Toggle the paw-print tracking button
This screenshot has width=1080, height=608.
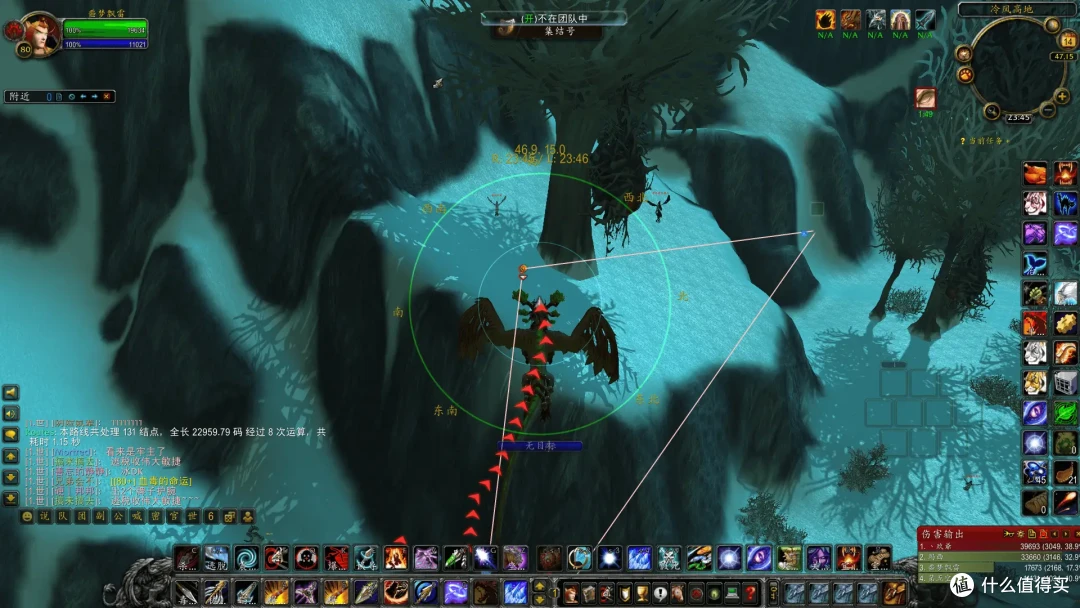point(966,74)
